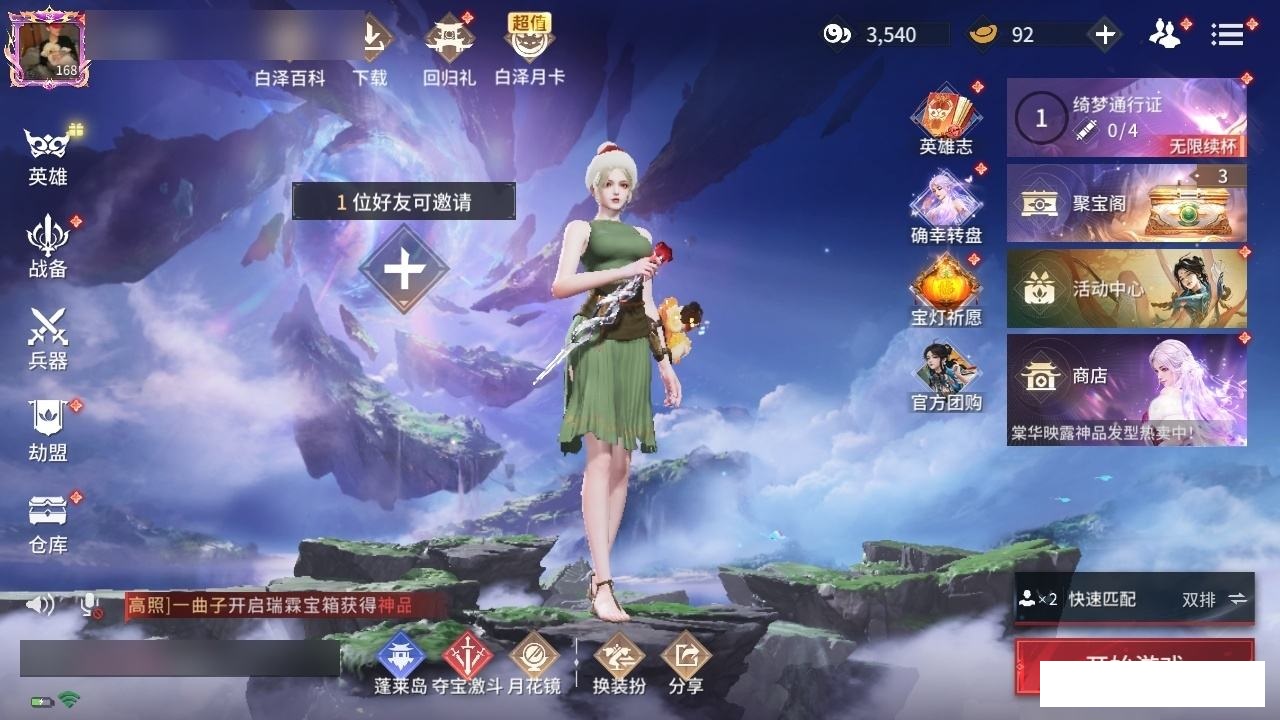
Task: Open the friends icon
Action: coord(1164,35)
